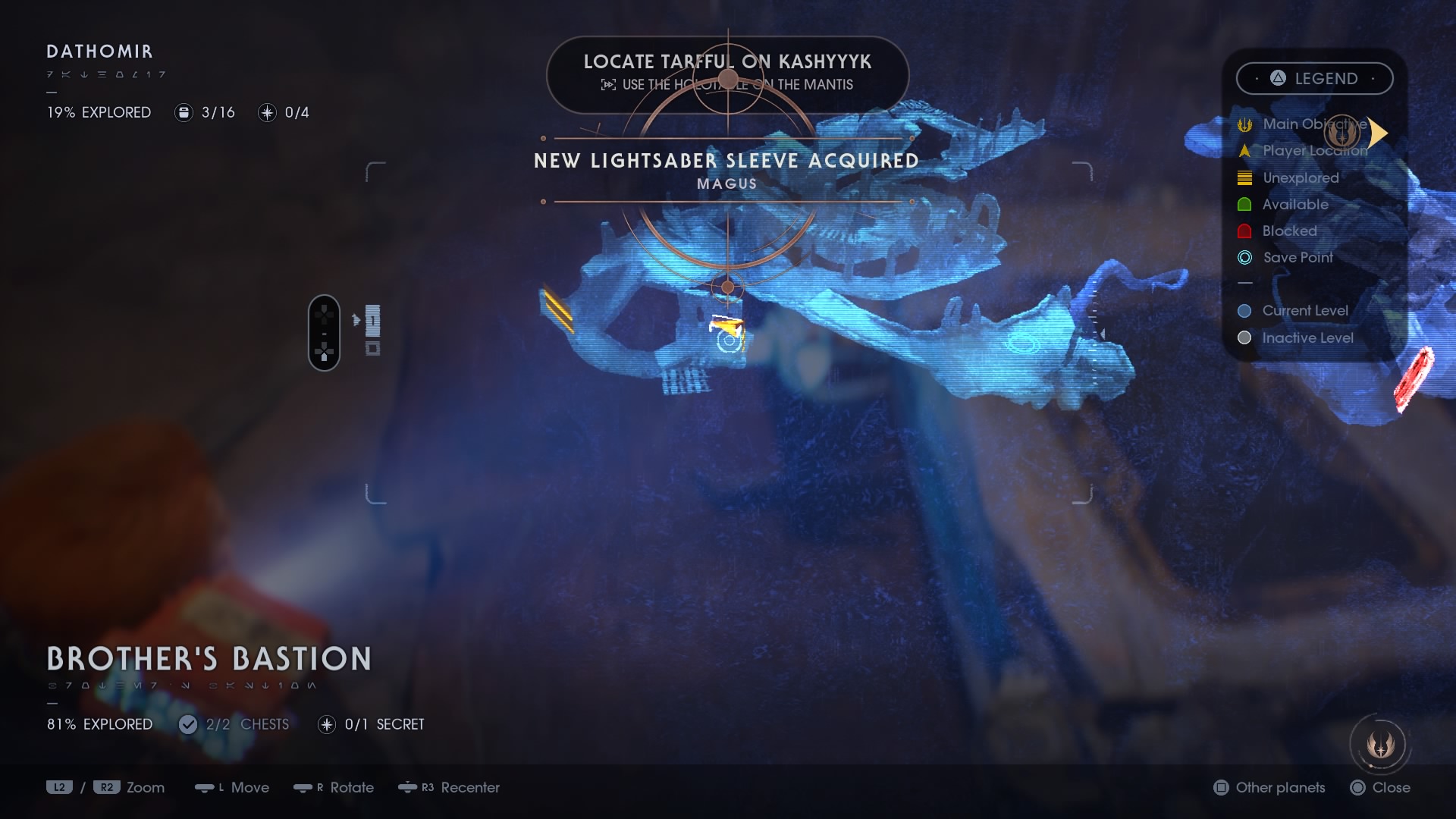The height and width of the screenshot is (819, 1456).
Task: Open the Other planets view
Action: coord(1268,788)
